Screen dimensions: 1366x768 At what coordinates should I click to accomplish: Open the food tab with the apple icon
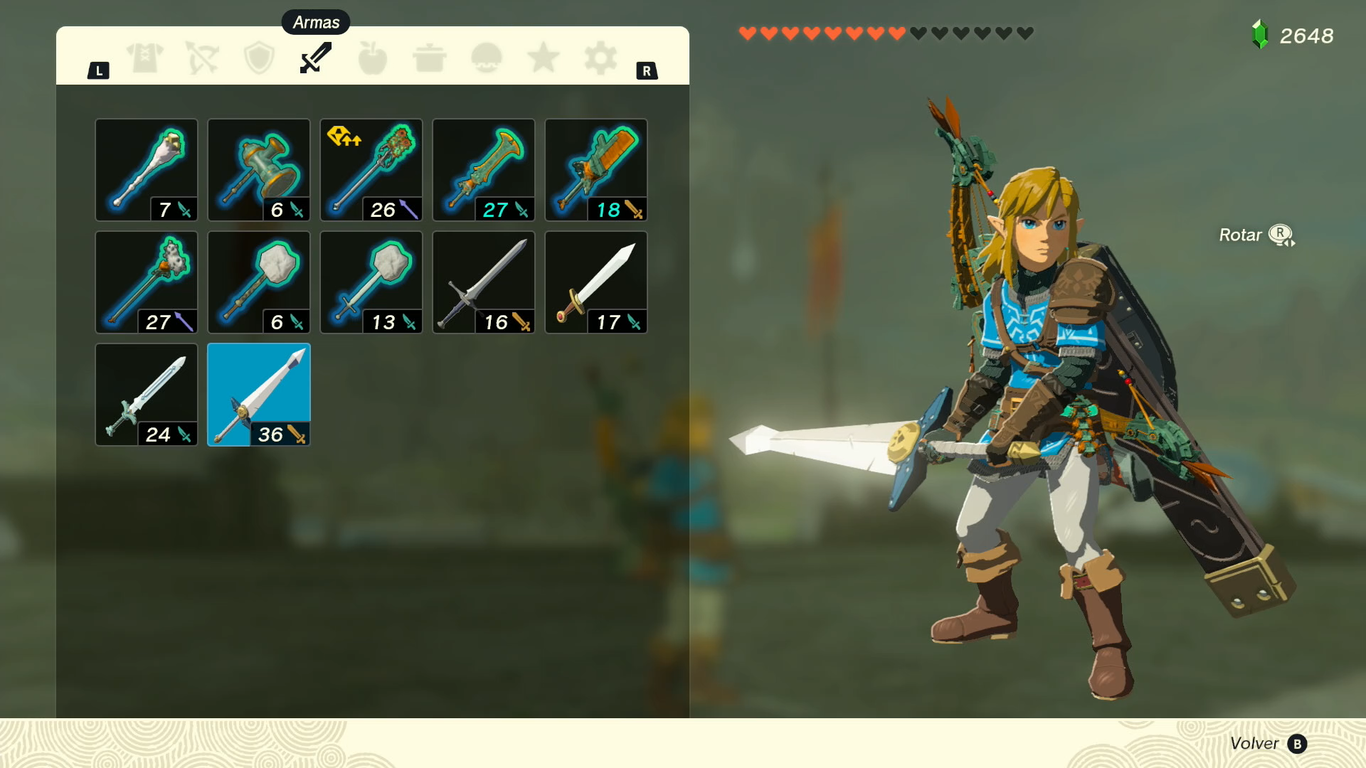coord(372,58)
